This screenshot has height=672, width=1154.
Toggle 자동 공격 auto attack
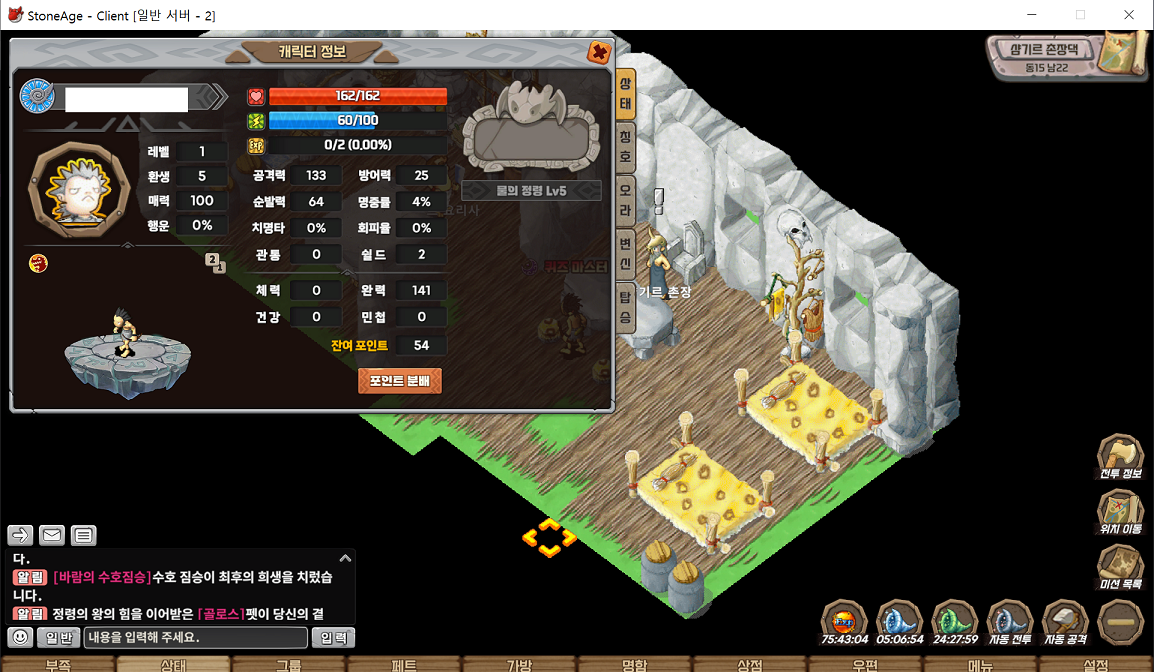pos(1064,624)
